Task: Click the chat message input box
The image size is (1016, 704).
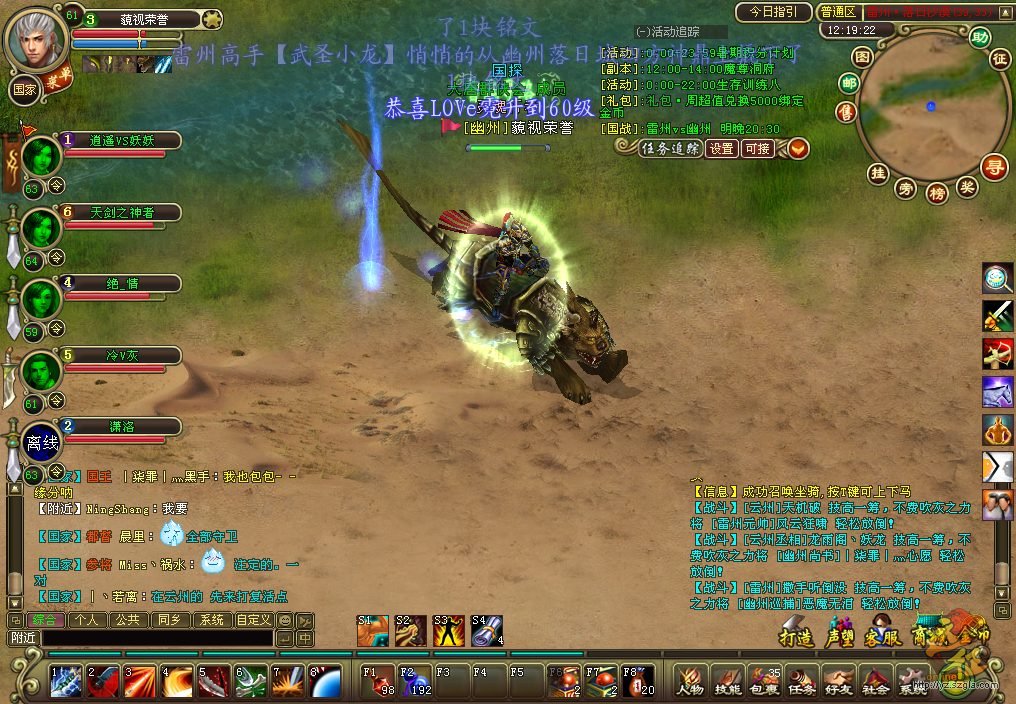Action: [155, 637]
